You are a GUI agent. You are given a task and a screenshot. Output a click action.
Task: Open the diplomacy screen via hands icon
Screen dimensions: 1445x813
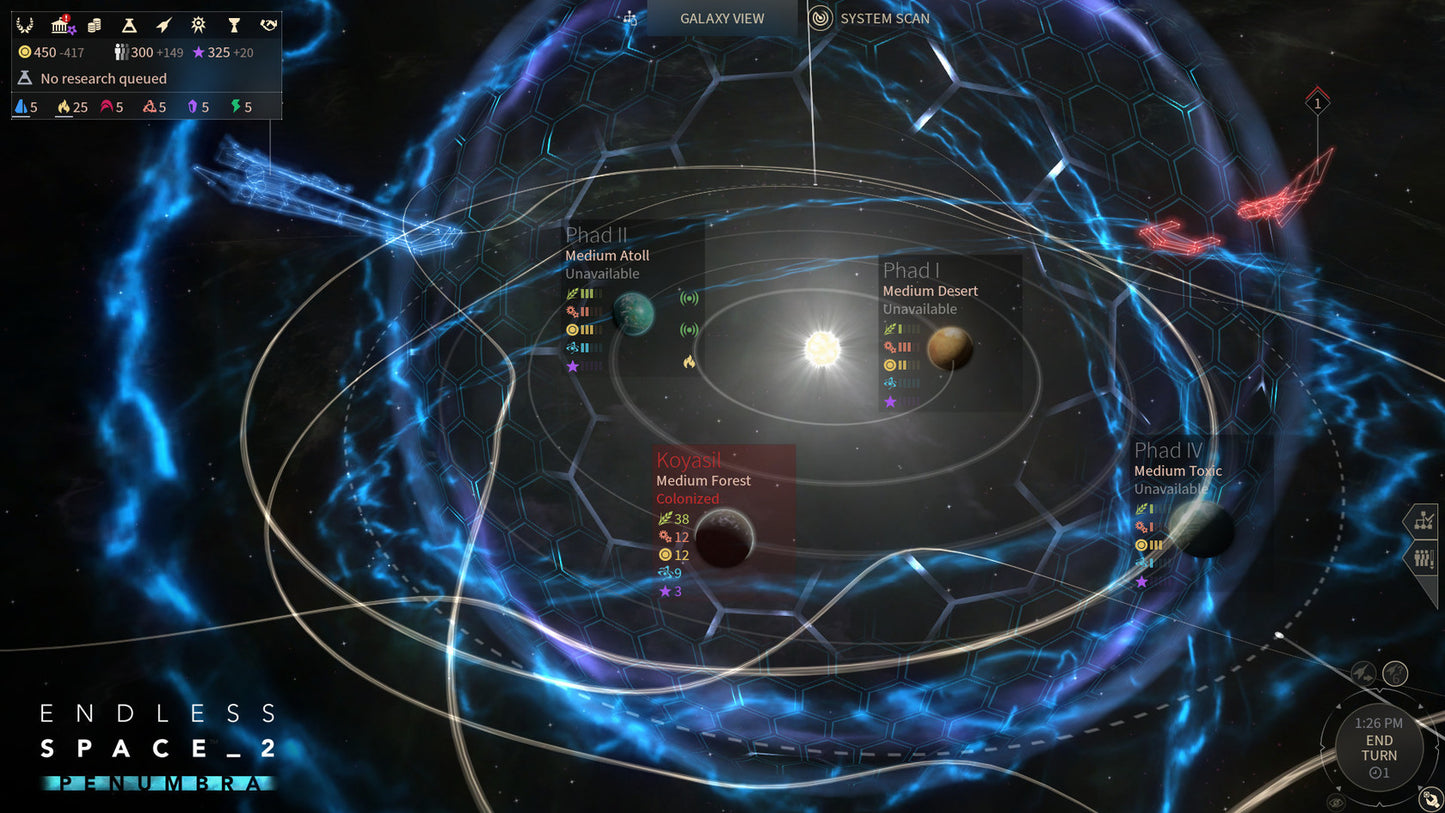(266, 25)
